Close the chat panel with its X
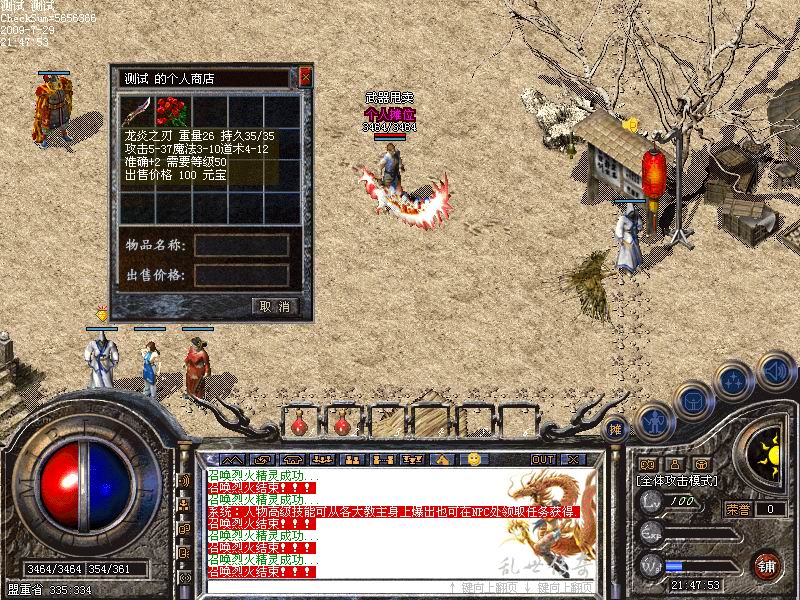 [573, 459]
